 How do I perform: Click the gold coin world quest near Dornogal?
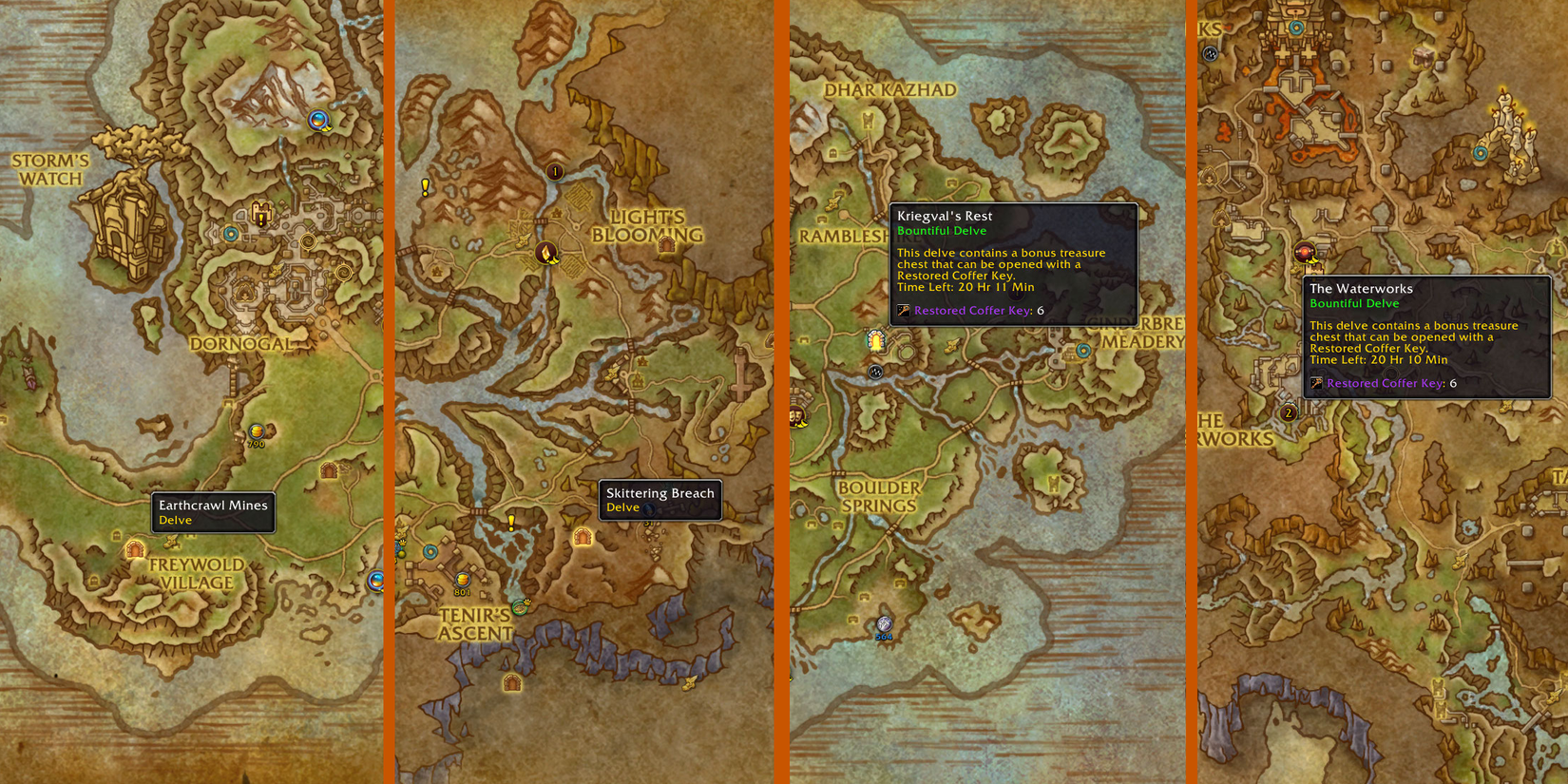click(x=255, y=432)
